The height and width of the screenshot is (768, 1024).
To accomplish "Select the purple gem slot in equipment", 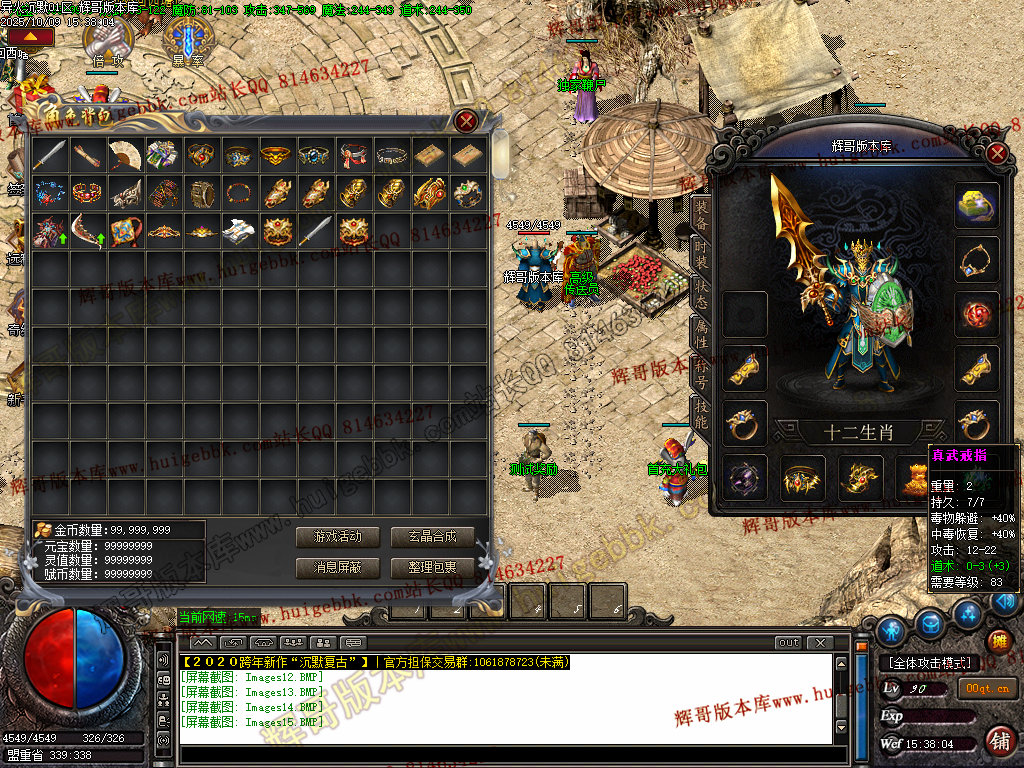I will click(745, 477).
